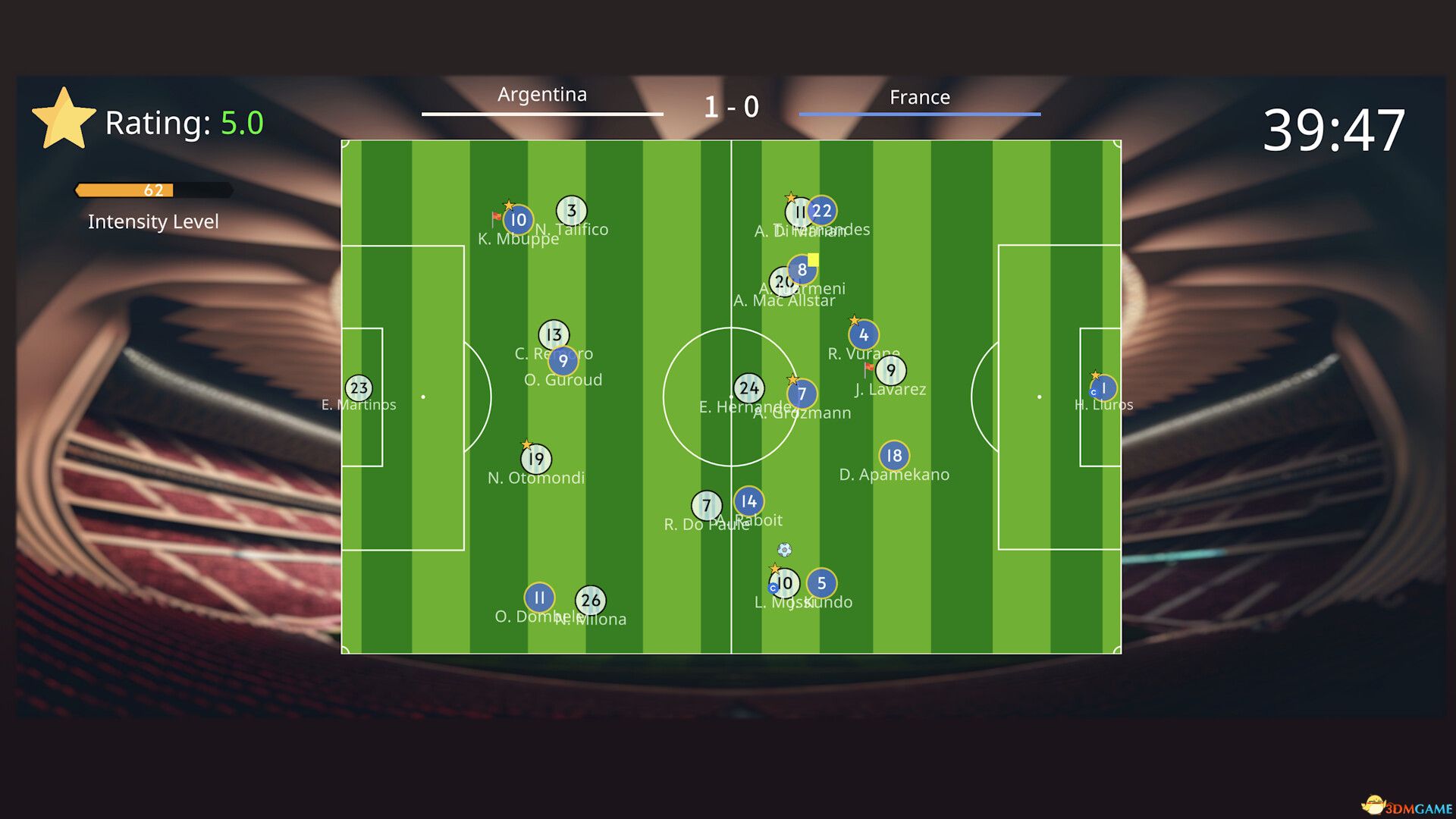Select player 24 E. Hernandez marker

point(749,387)
